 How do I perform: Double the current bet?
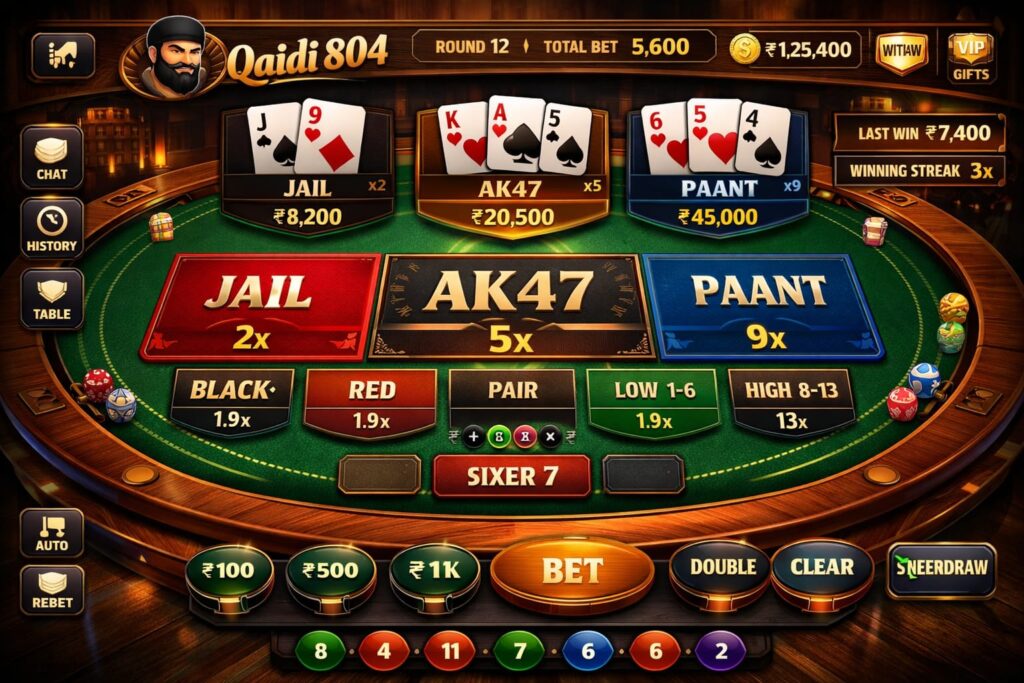pyautogui.click(x=721, y=569)
